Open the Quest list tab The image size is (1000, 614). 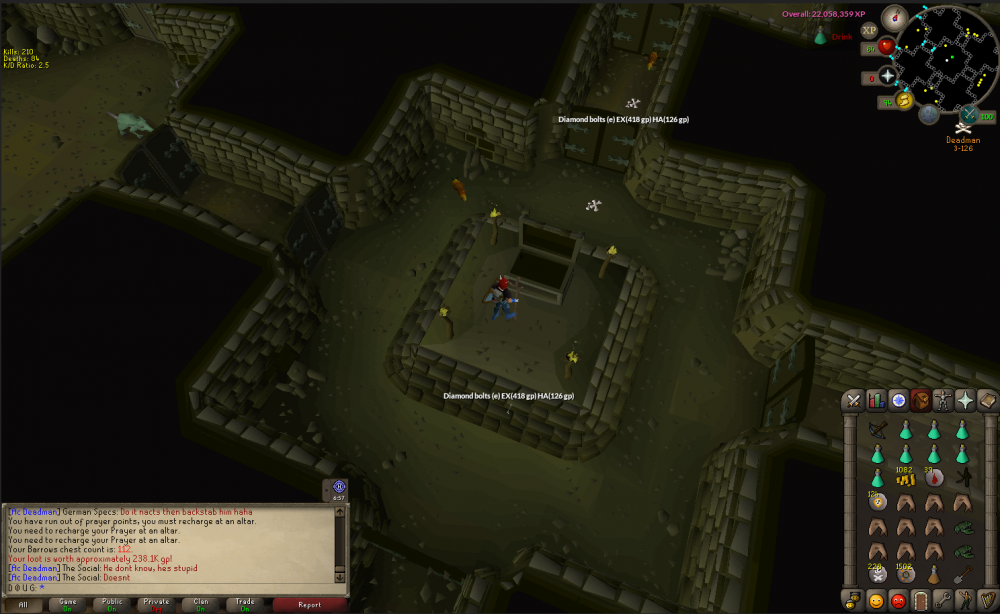tap(899, 400)
